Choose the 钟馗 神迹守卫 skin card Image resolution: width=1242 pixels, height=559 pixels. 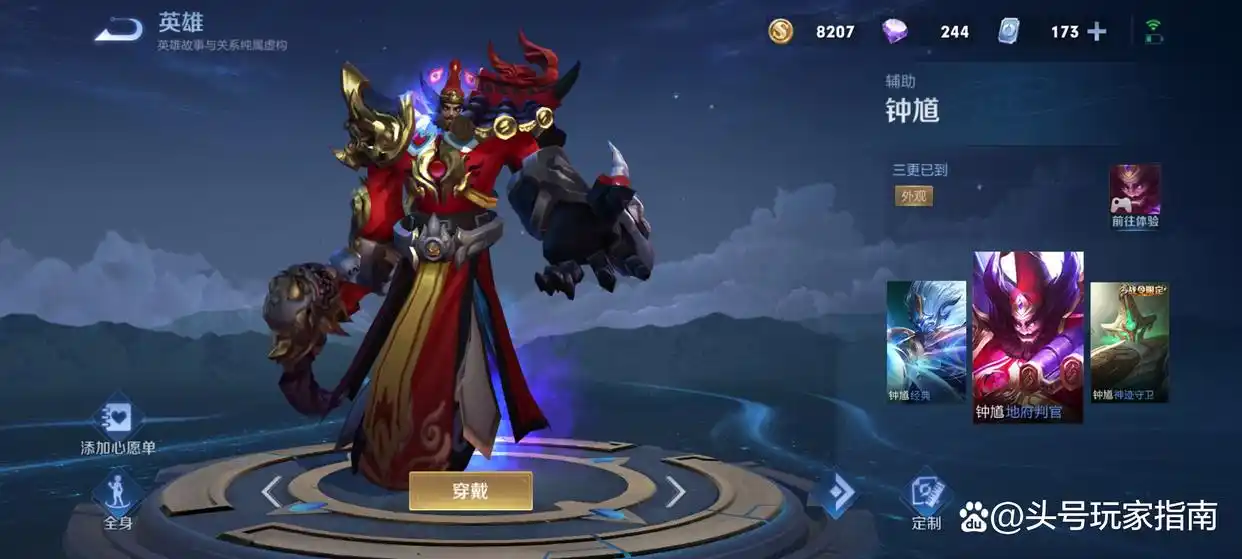pyautogui.click(x=1129, y=341)
